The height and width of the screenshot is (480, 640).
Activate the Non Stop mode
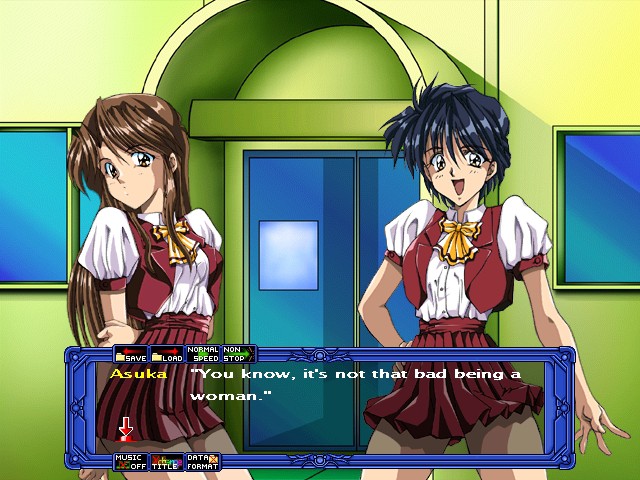coord(236,354)
